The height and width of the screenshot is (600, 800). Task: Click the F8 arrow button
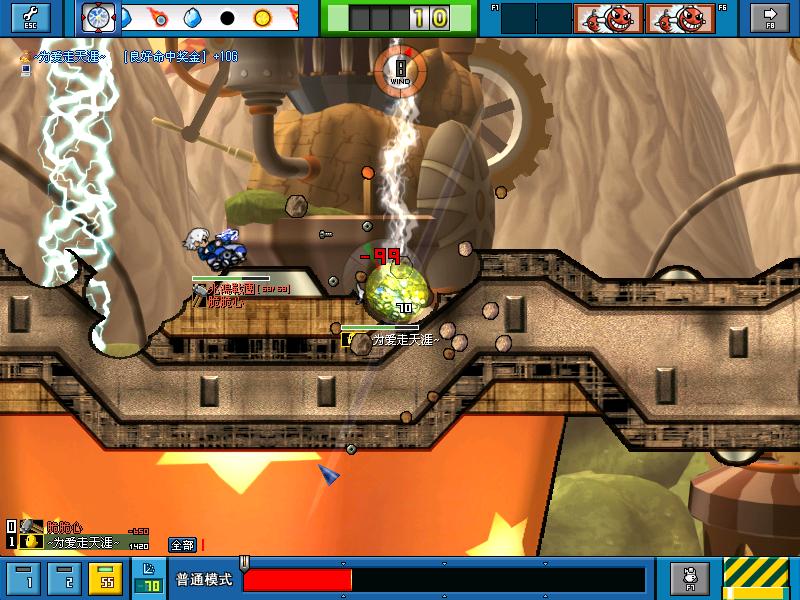(770, 17)
